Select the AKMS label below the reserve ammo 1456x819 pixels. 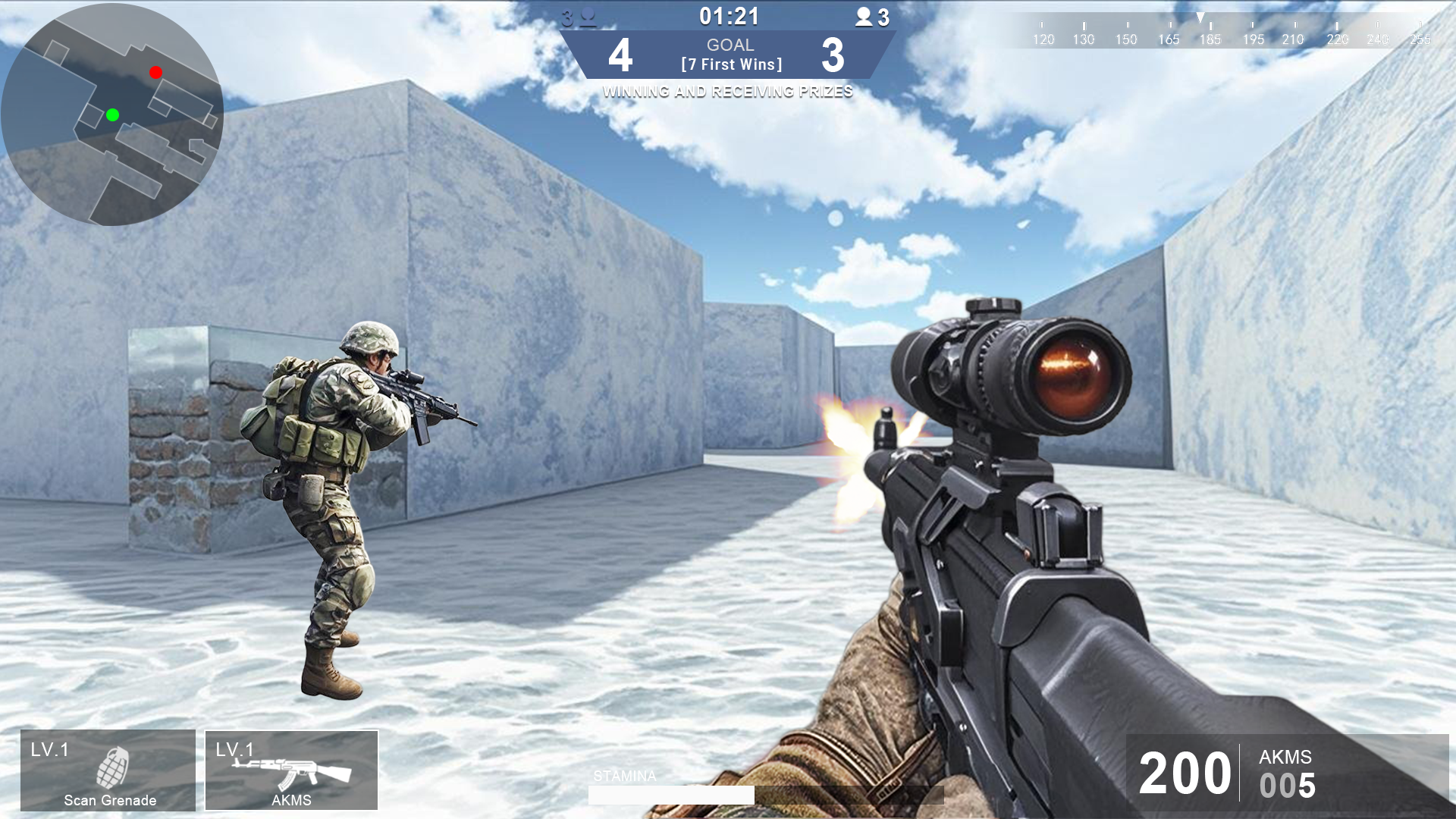point(1285,756)
